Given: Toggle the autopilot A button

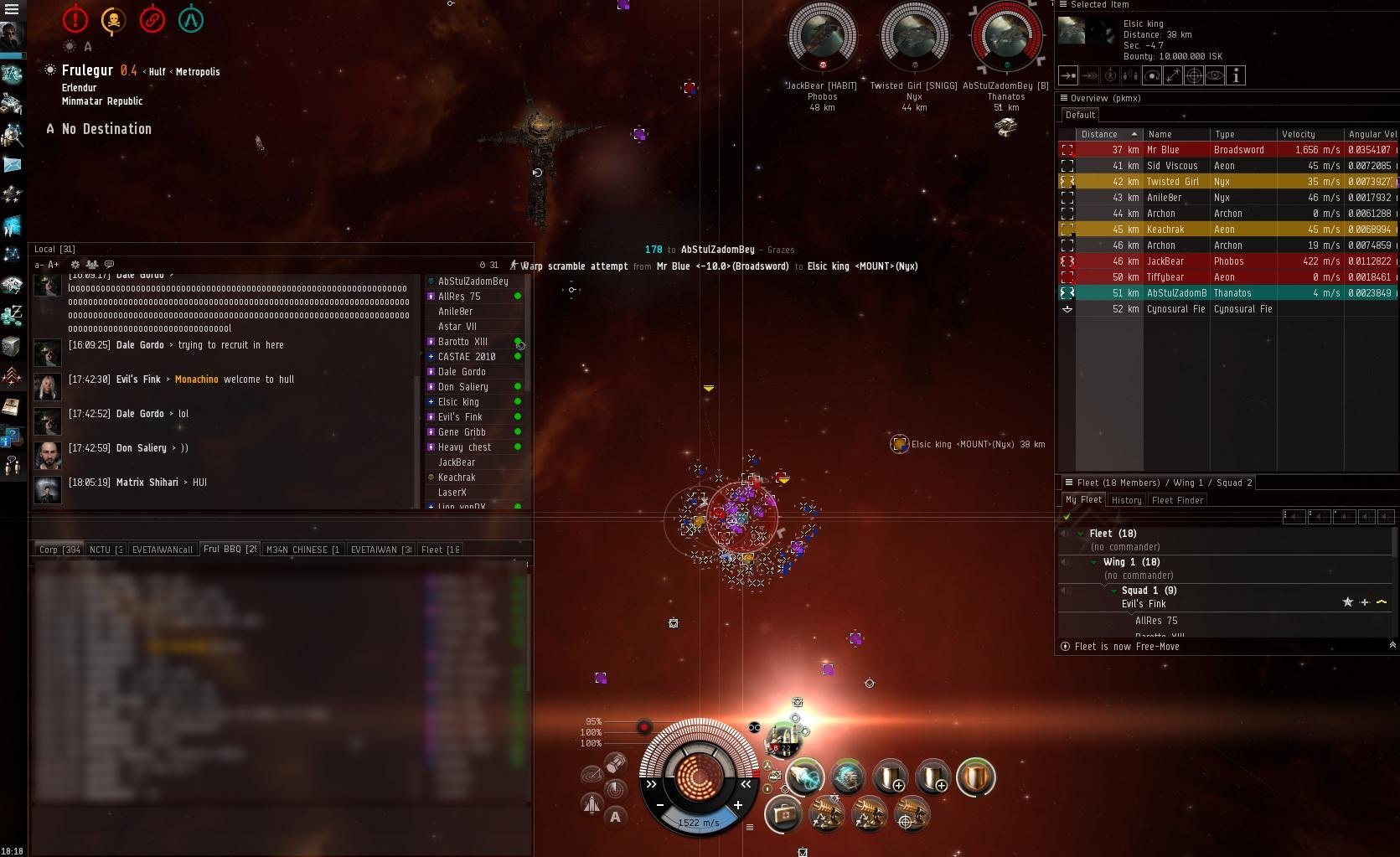Looking at the screenshot, I should [616, 817].
